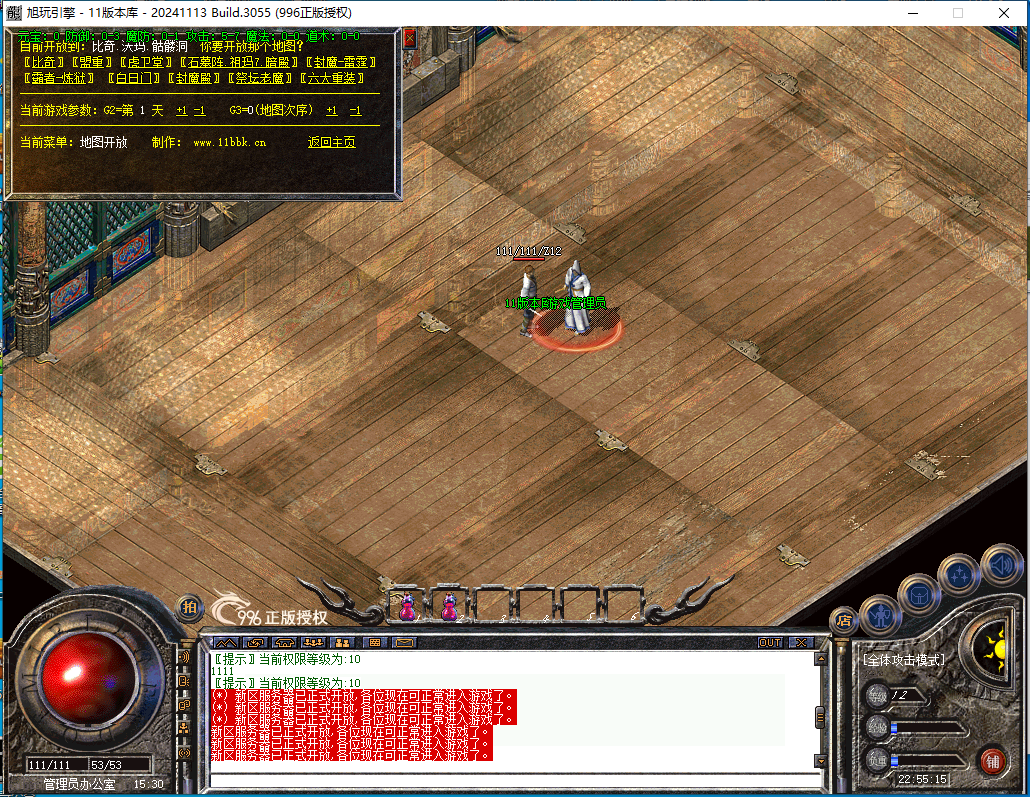Open the shop with the 店 button
The height and width of the screenshot is (797, 1030).
point(843,620)
